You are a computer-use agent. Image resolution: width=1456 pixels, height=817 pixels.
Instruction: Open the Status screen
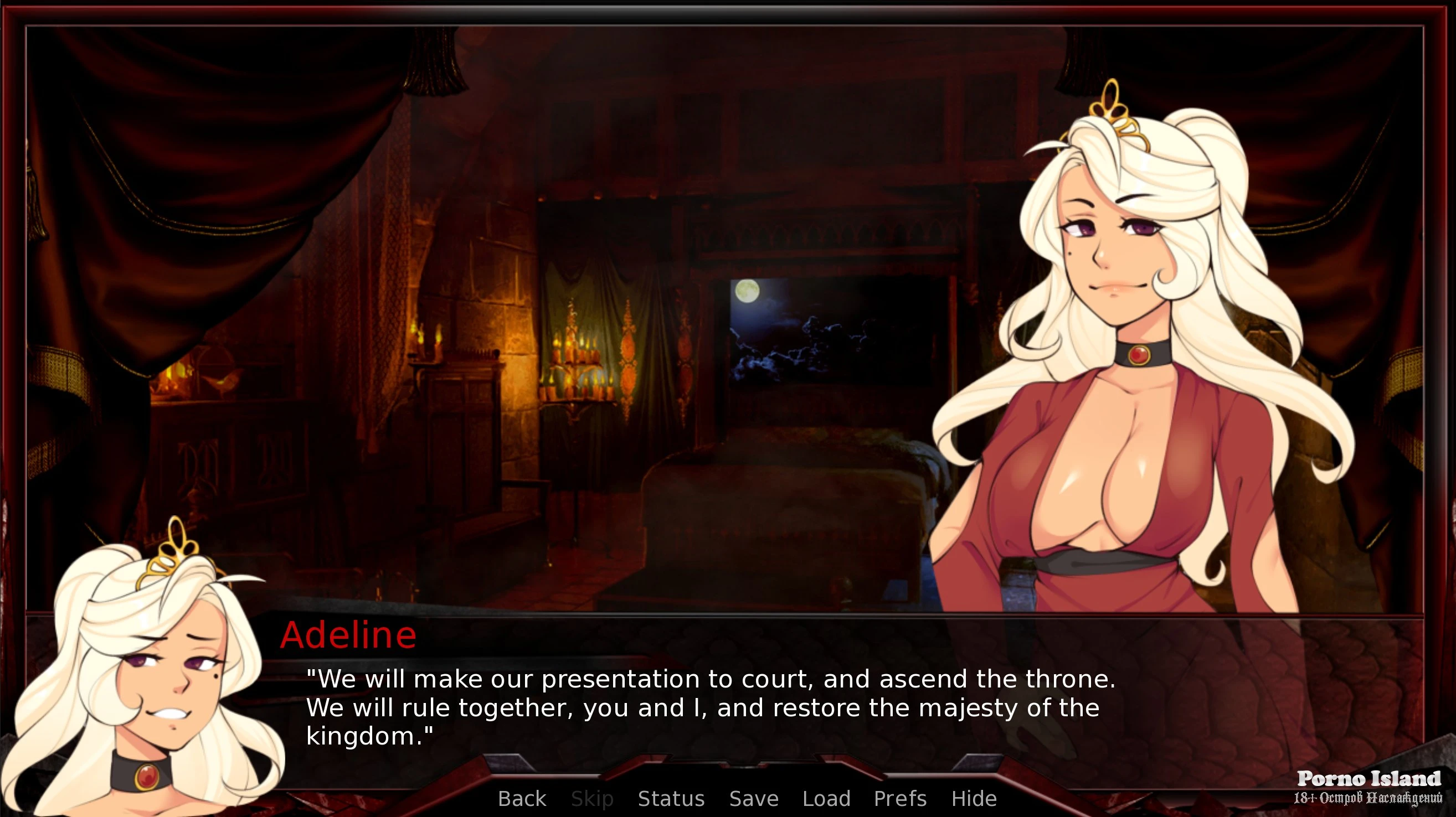click(x=671, y=798)
